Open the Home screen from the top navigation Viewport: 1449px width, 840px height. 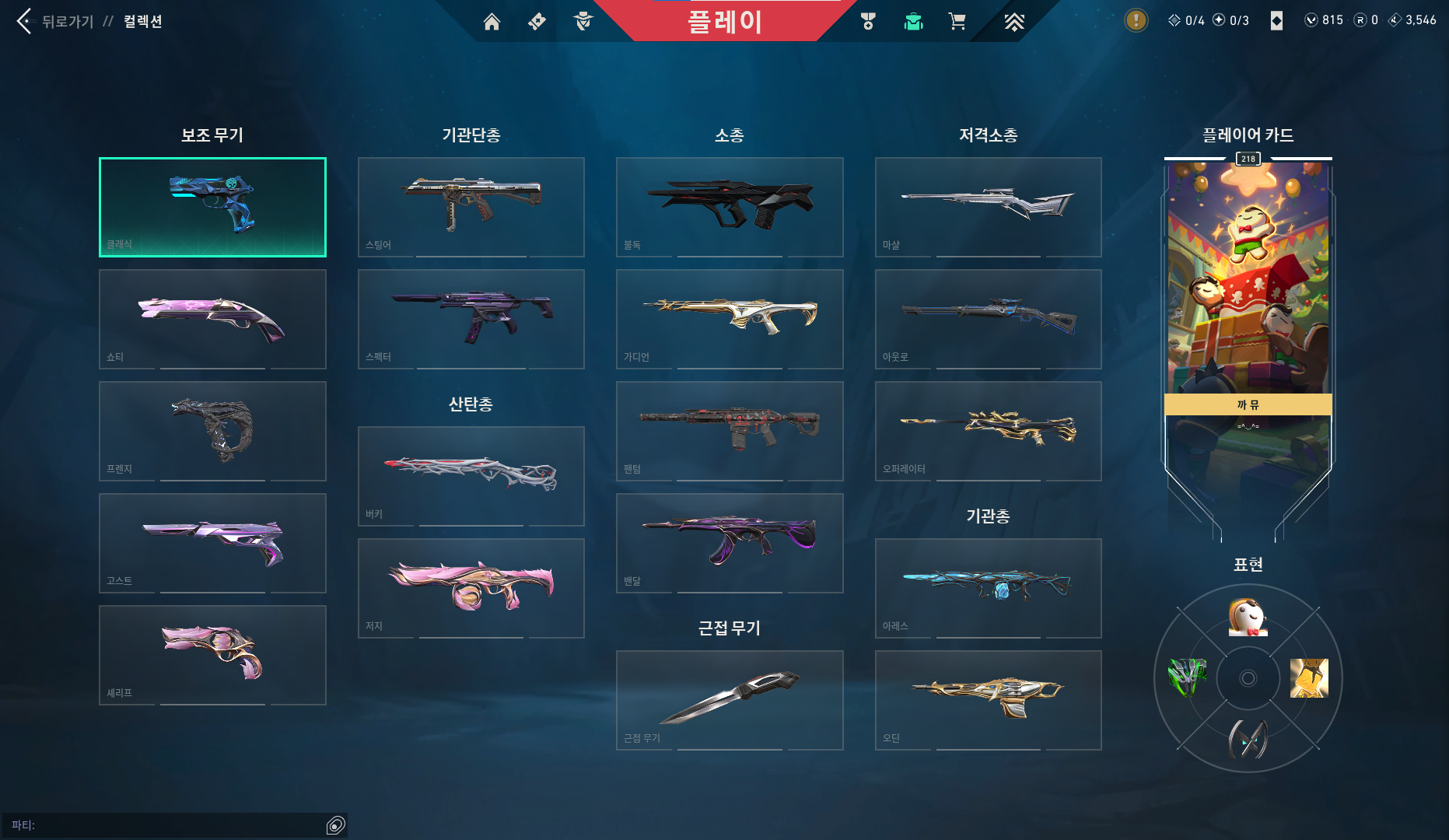point(492,21)
